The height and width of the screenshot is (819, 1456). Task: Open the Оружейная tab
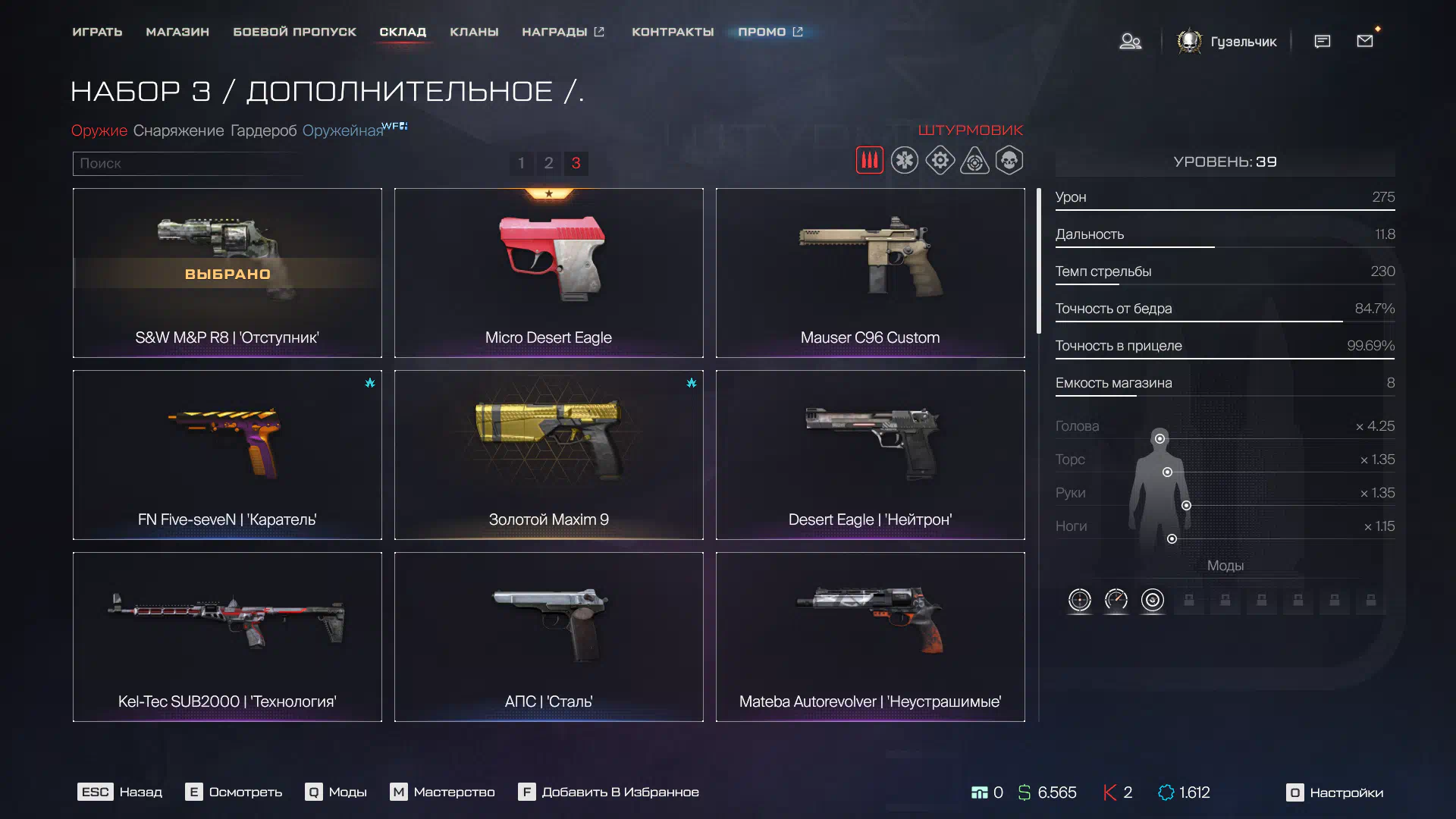click(x=343, y=130)
